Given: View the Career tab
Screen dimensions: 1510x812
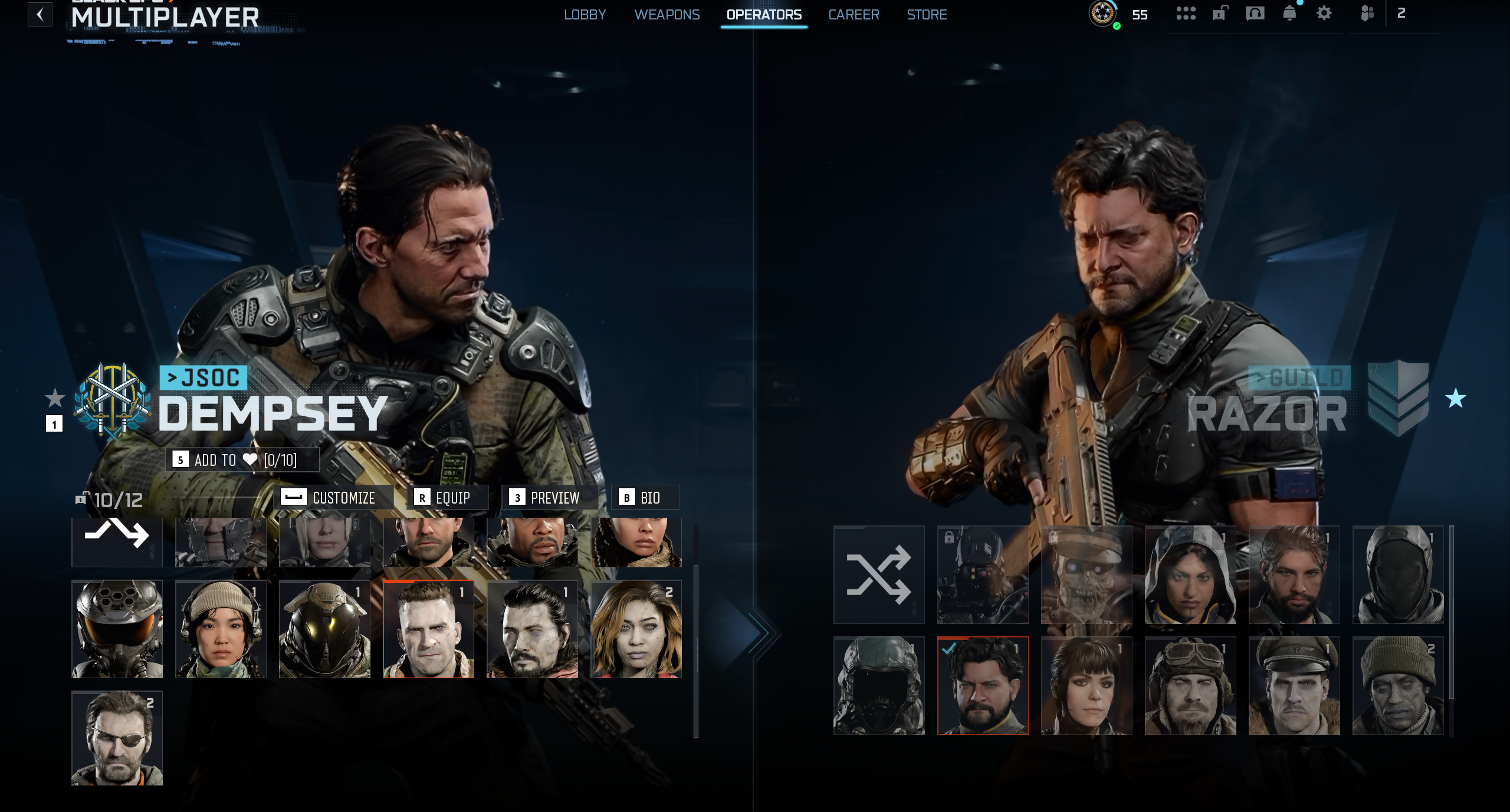Looking at the screenshot, I should 854,15.
